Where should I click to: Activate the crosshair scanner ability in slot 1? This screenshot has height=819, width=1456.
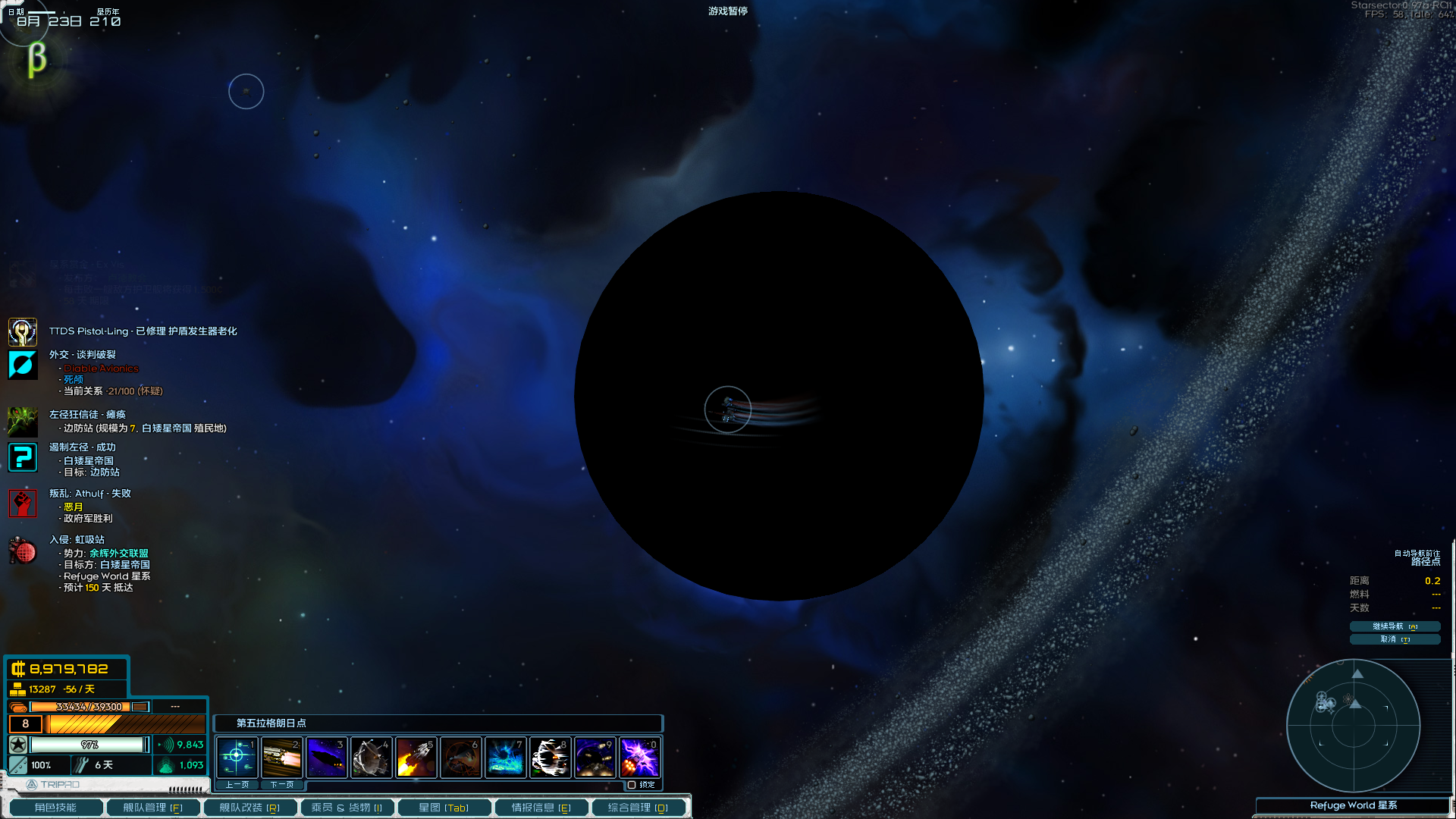pos(237,757)
